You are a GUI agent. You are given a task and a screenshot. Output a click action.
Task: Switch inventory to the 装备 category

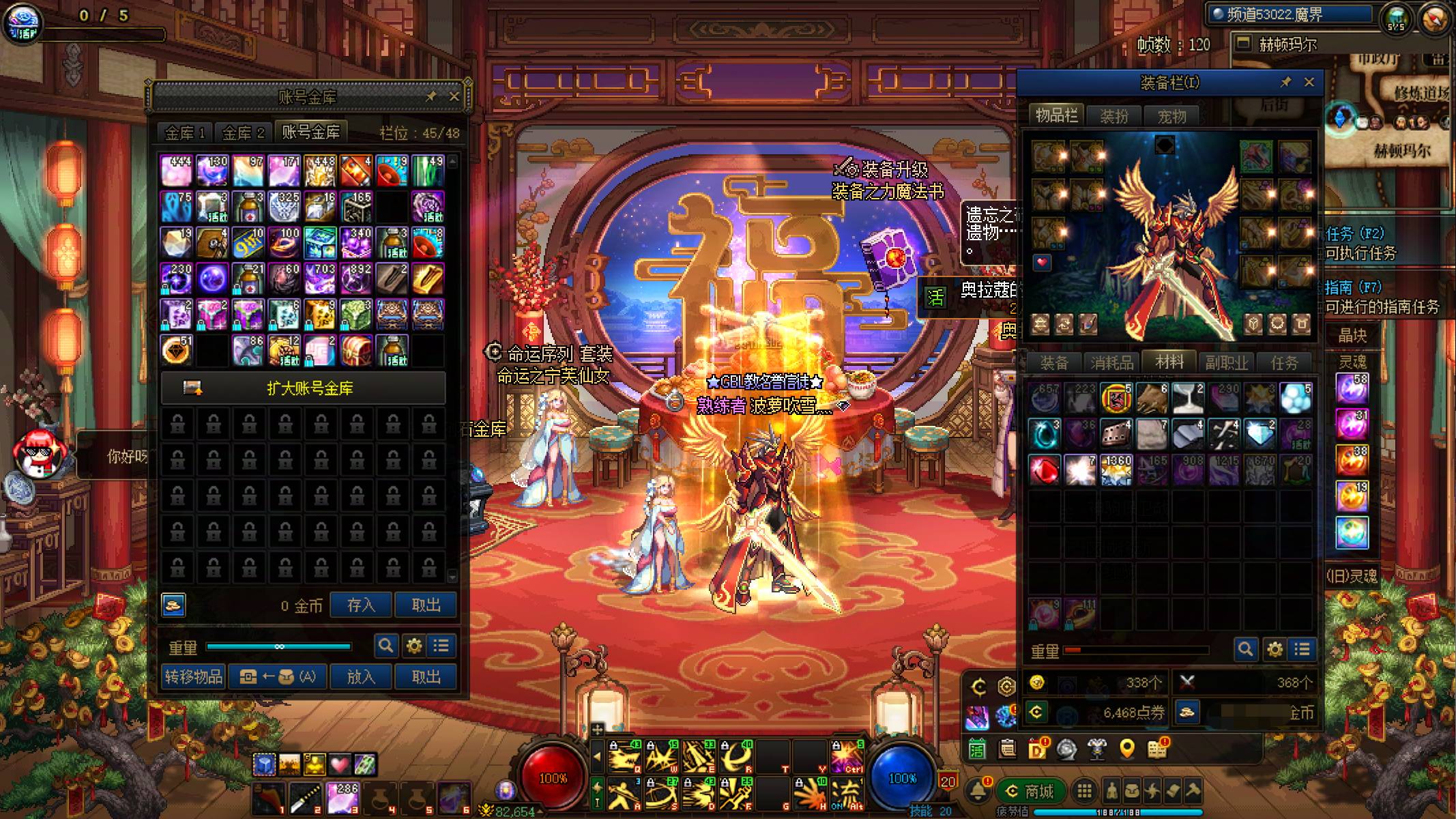tap(1054, 363)
